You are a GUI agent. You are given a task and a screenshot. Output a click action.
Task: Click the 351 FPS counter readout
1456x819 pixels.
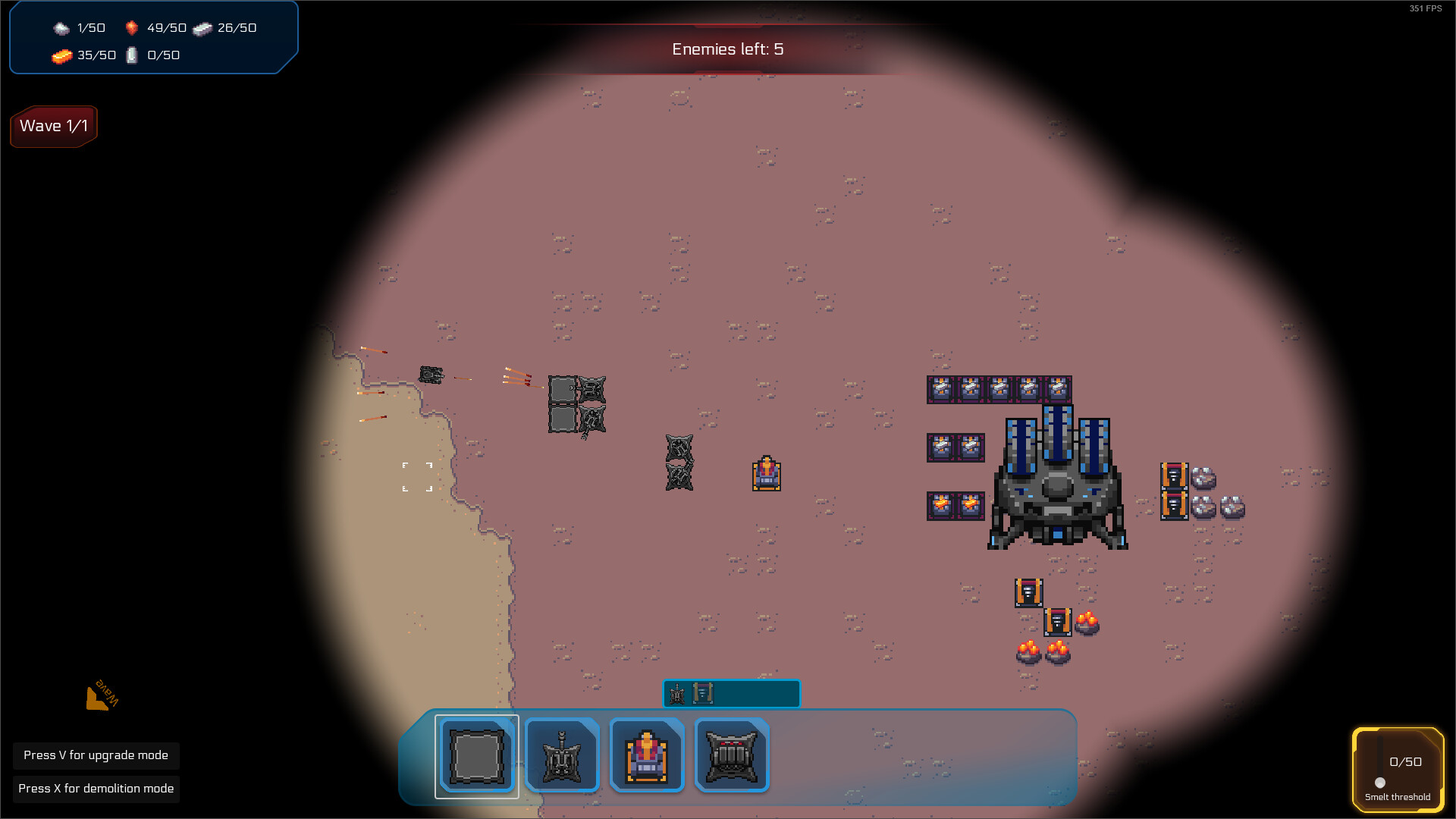pyautogui.click(x=1423, y=9)
